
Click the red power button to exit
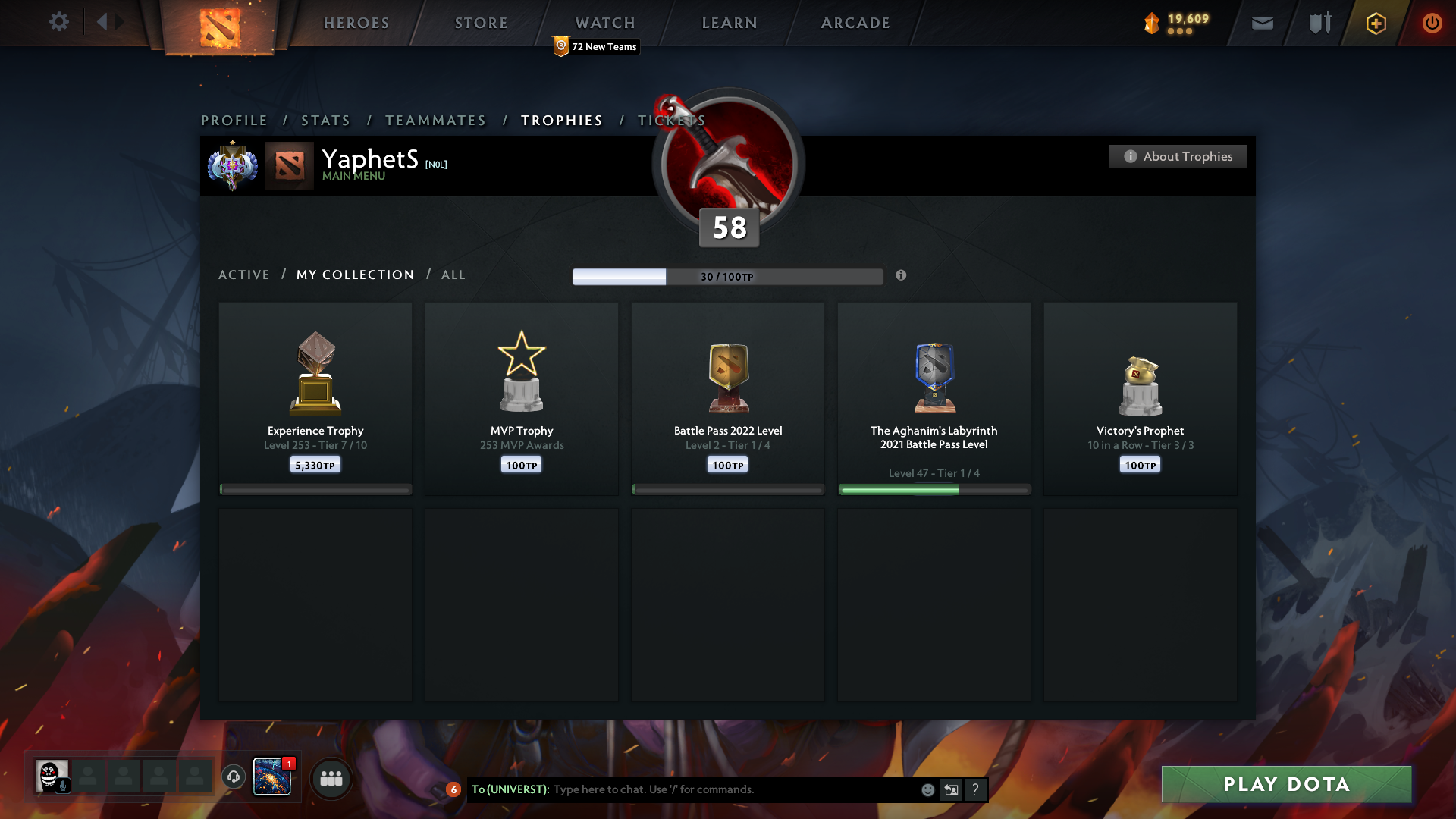click(1432, 23)
